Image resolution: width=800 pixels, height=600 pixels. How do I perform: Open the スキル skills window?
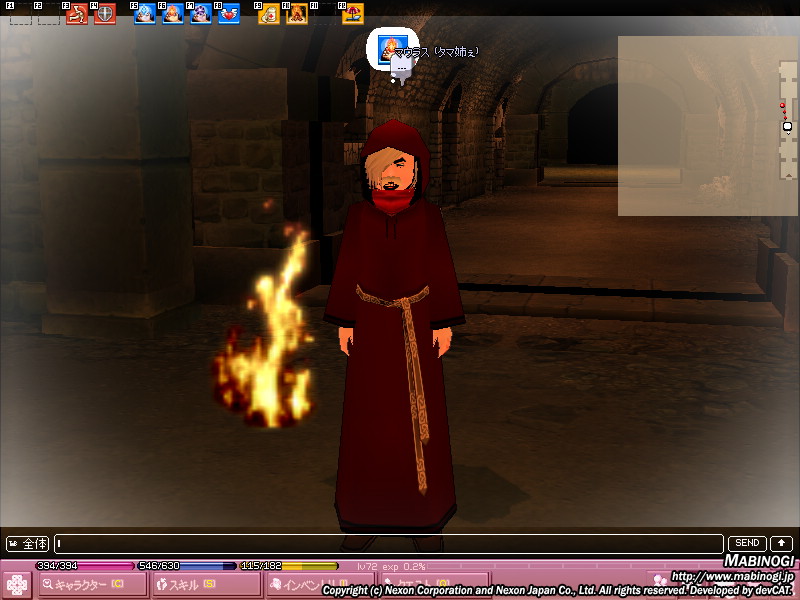click(x=205, y=584)
